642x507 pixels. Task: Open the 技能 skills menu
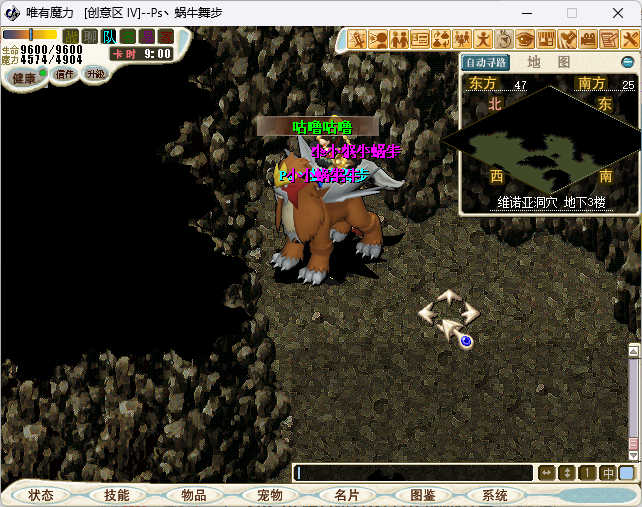coord(116,495)
